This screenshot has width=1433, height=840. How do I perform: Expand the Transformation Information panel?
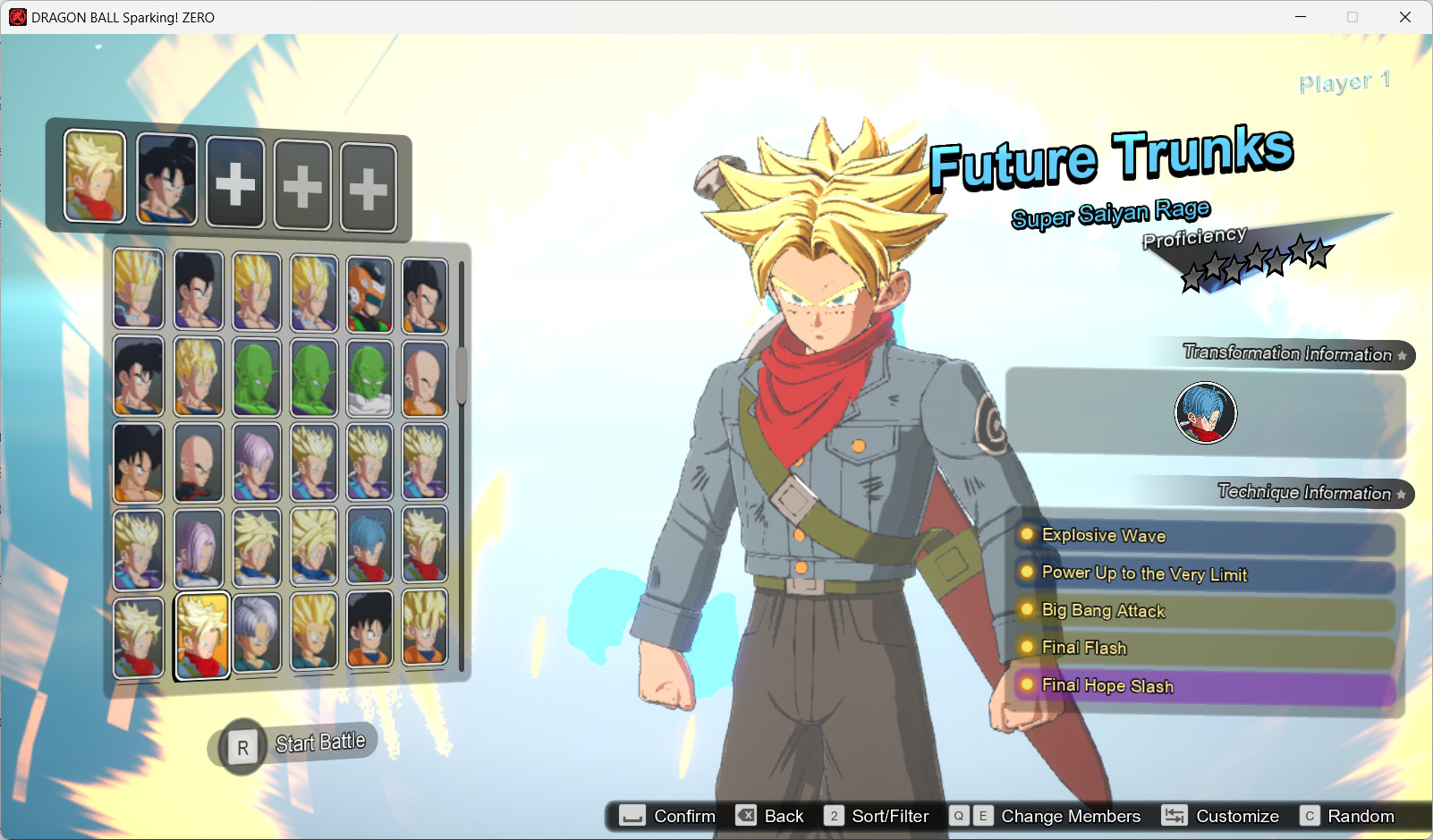click(x=1288, y=354)
